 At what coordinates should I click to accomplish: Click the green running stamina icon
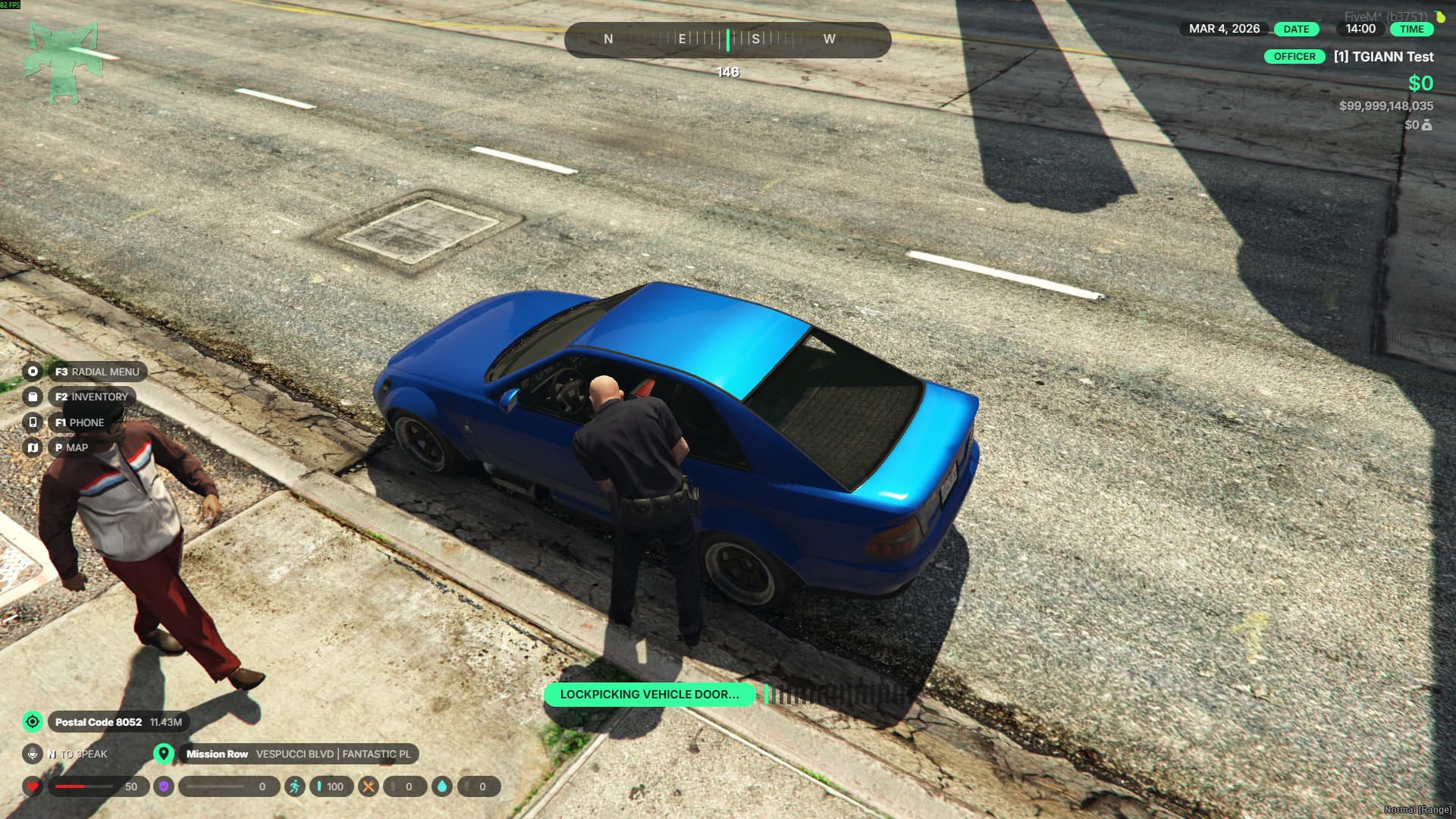click(x=294, y=786)
